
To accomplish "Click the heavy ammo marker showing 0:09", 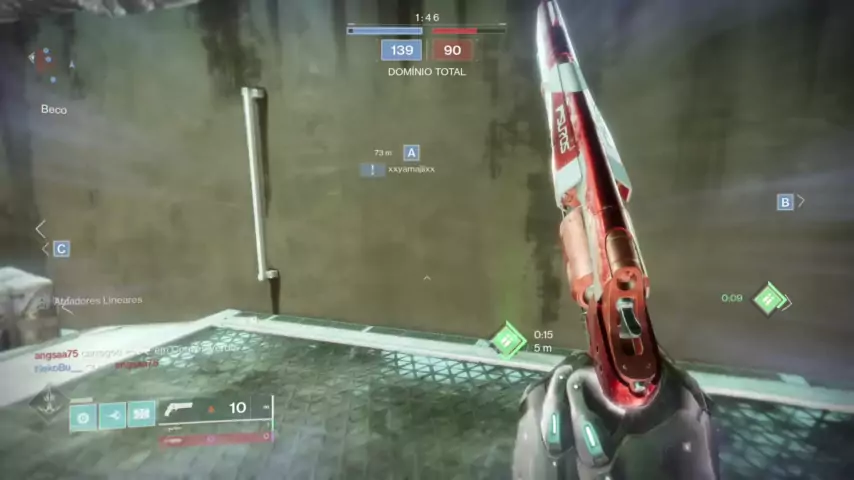I will (x=770, y=298).
